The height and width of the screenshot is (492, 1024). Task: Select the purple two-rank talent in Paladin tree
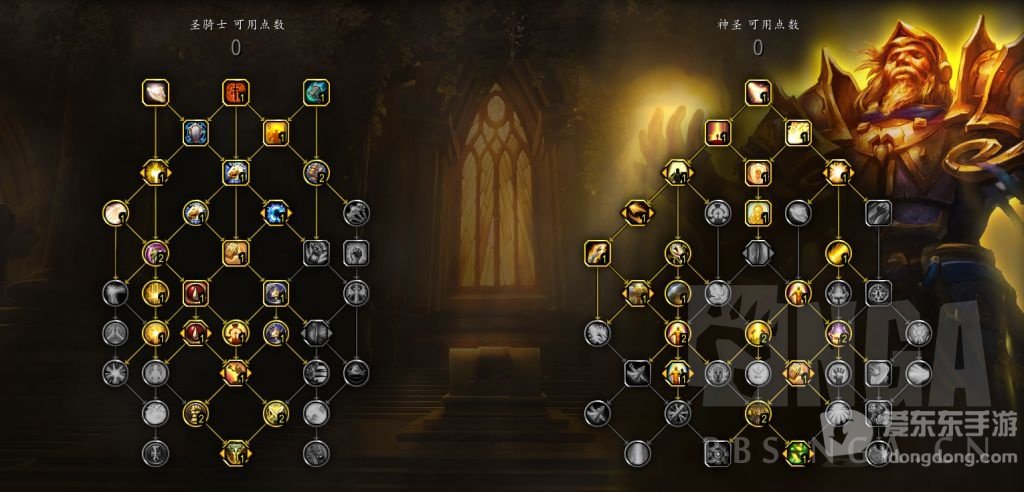[x=155, y=252]
